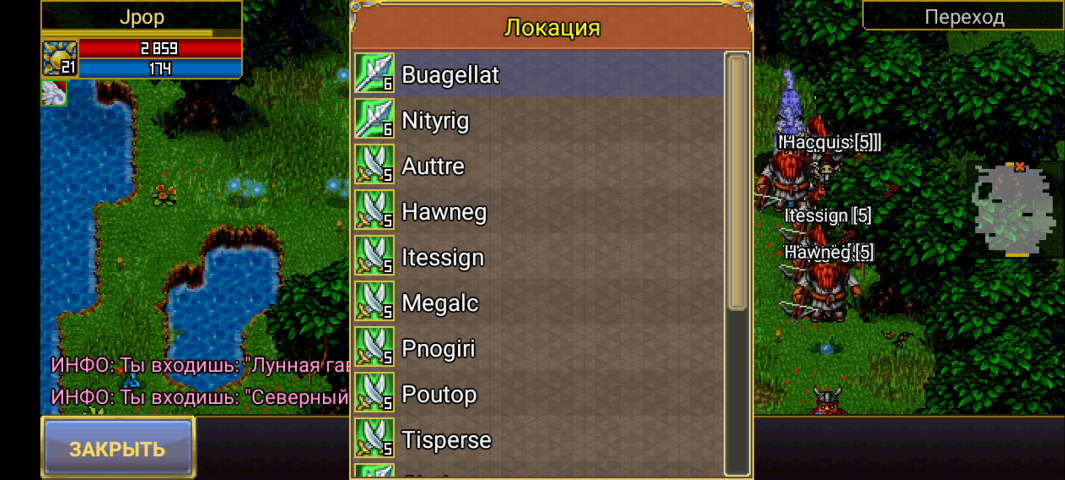Viewport: 1065px width, 480px height.
Task: Select Buagellat in the location list
Action: 538,75
